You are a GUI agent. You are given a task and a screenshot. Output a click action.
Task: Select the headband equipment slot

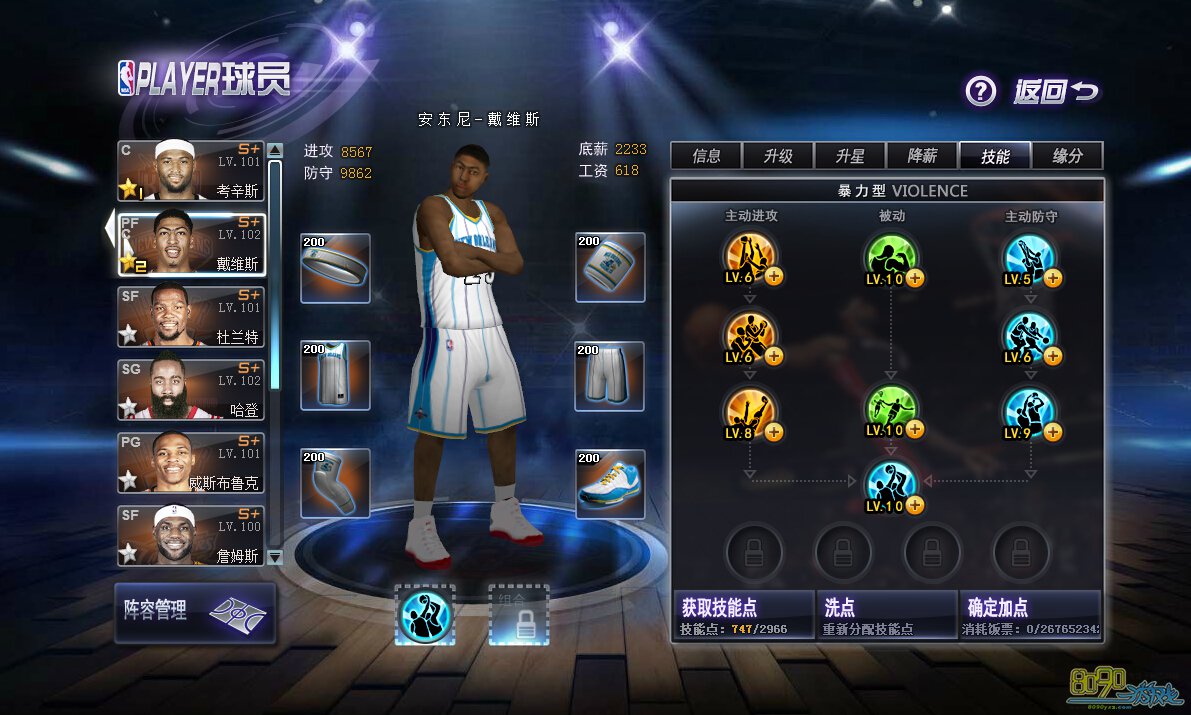coord(335,267)
